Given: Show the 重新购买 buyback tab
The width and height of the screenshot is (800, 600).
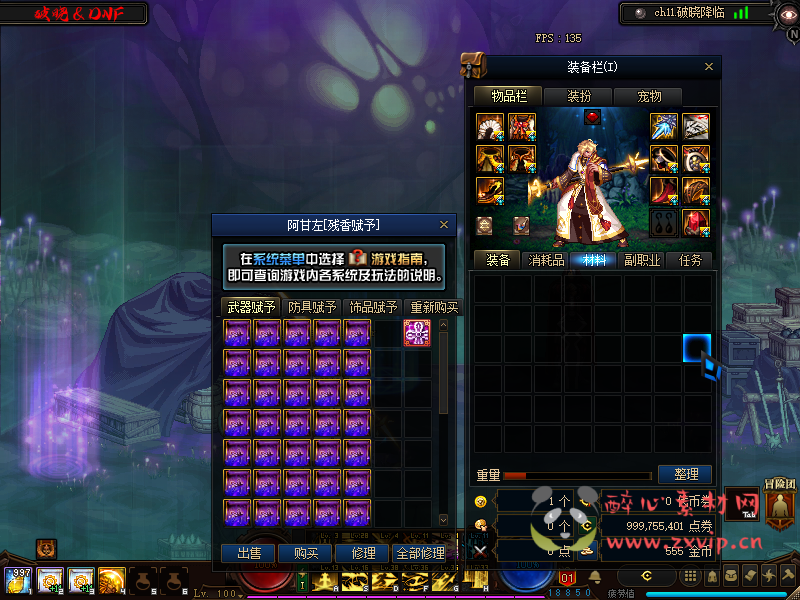Looking at the screenshot, I should pyautogui.click(x=433, y=307).
